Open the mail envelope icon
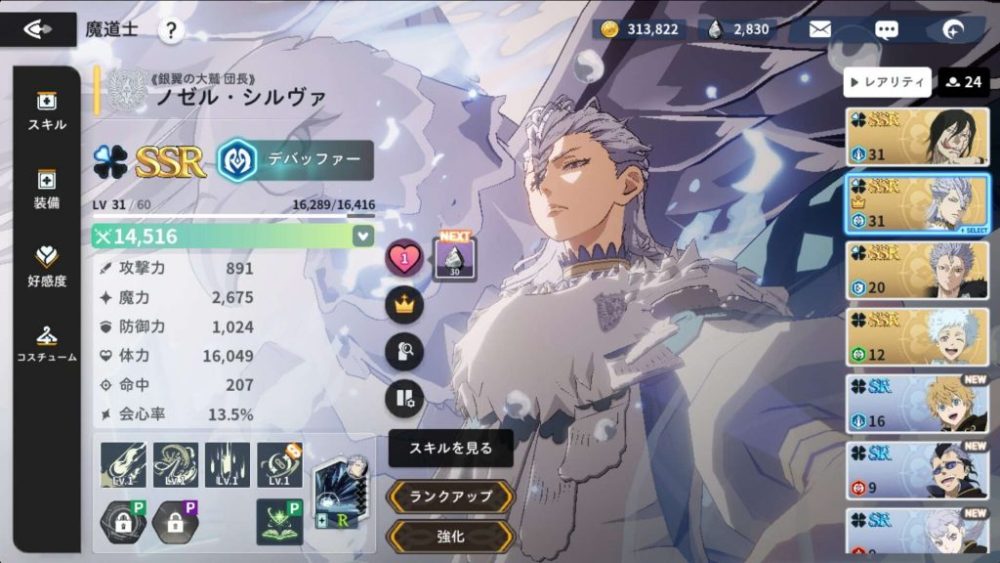The image size is (1000, 563). (820, 29)
